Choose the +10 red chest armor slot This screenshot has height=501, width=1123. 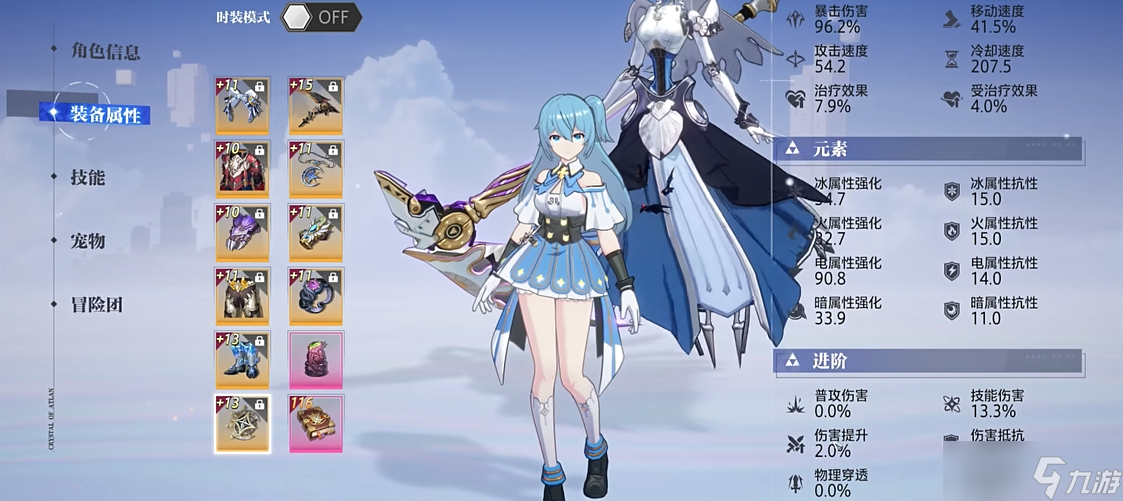point(242,169)
